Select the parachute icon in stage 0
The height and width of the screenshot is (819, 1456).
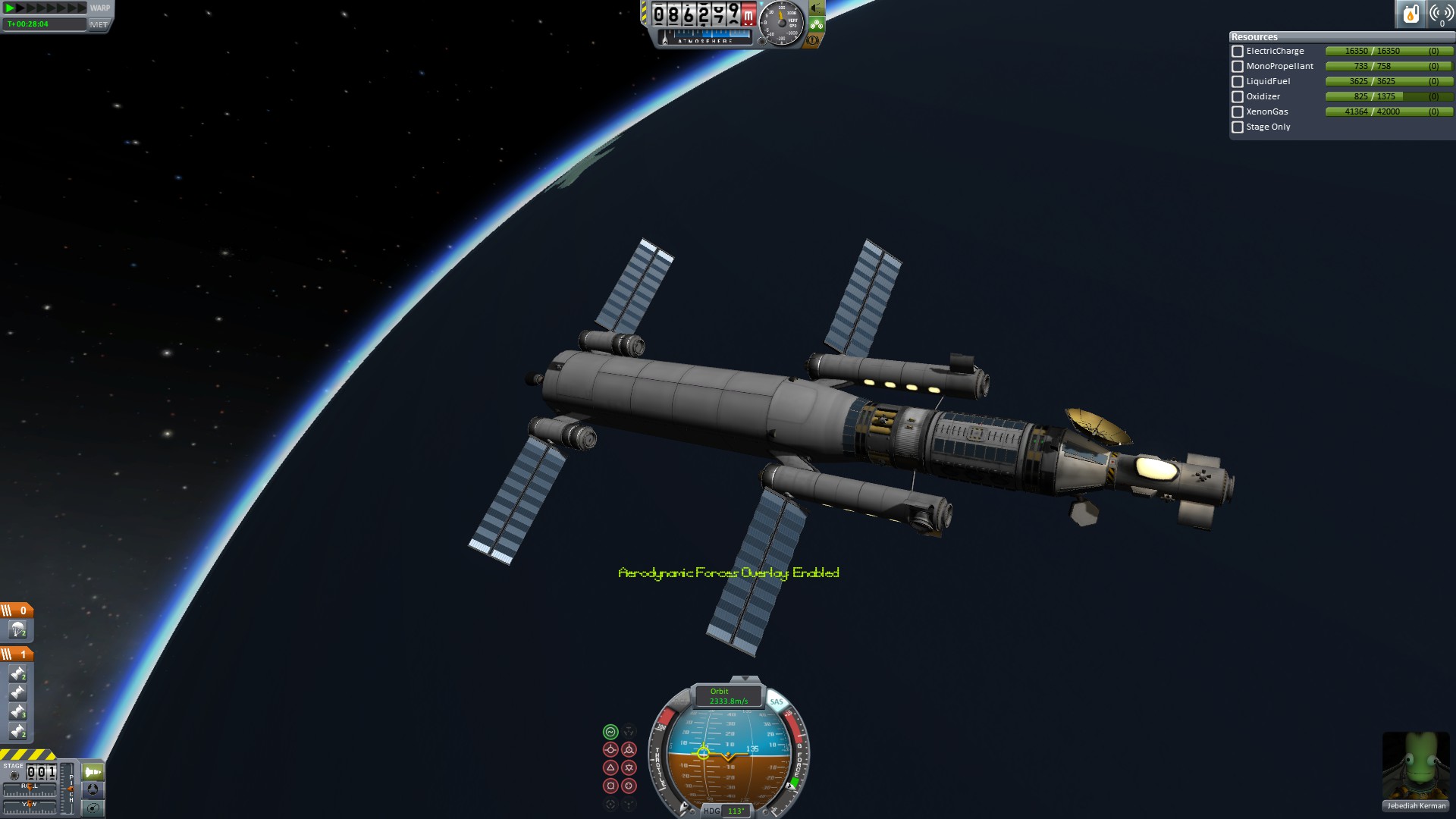(x=17, y=629)
